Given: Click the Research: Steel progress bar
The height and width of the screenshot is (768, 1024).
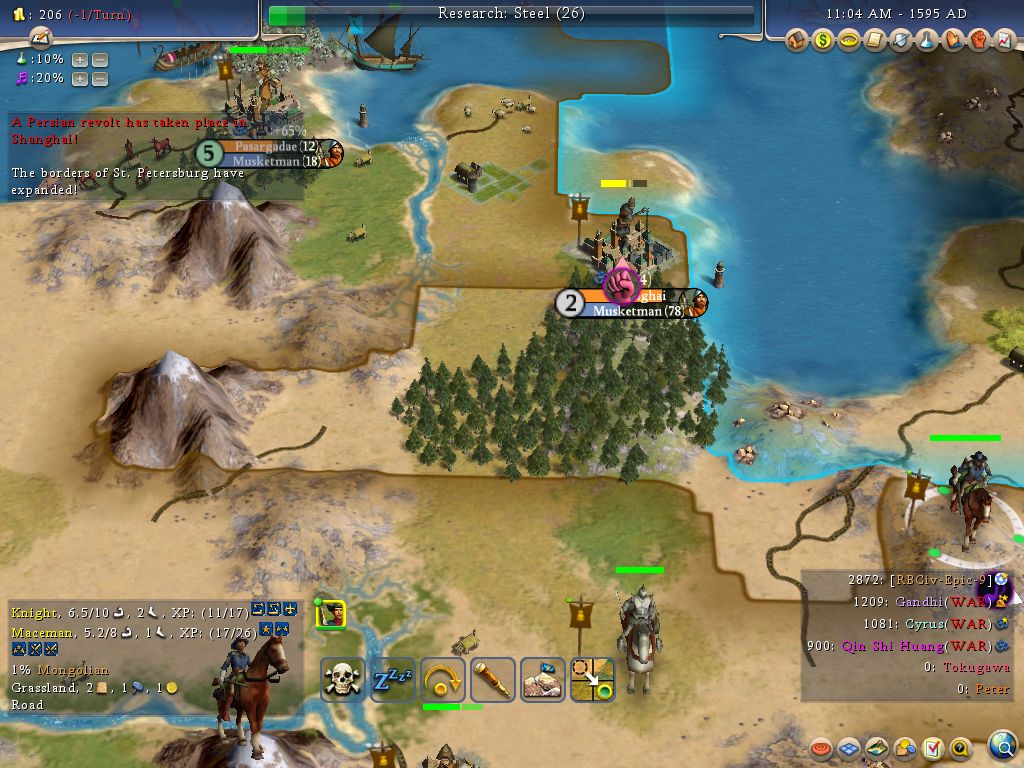Looking at the screenshot, I should click(x=511, y=15).
